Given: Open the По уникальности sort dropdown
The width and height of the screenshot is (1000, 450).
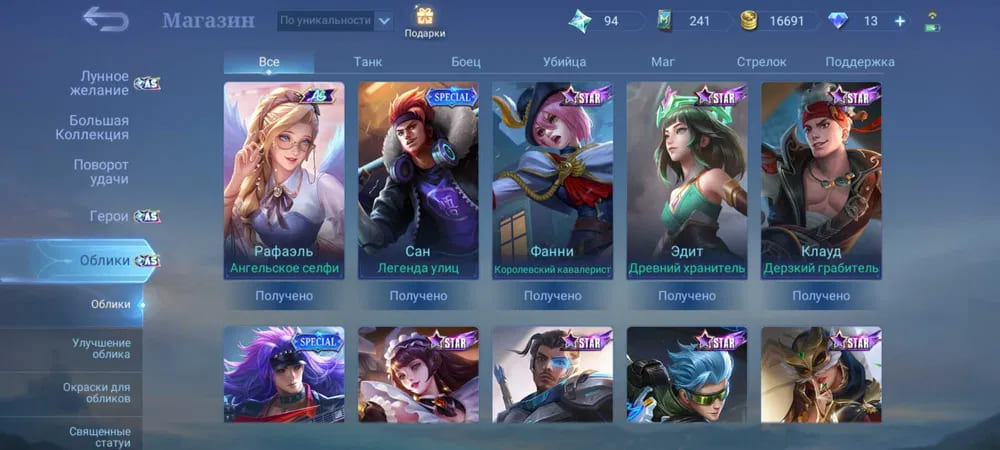Looking at the screenshot, I should pos(335,20).
